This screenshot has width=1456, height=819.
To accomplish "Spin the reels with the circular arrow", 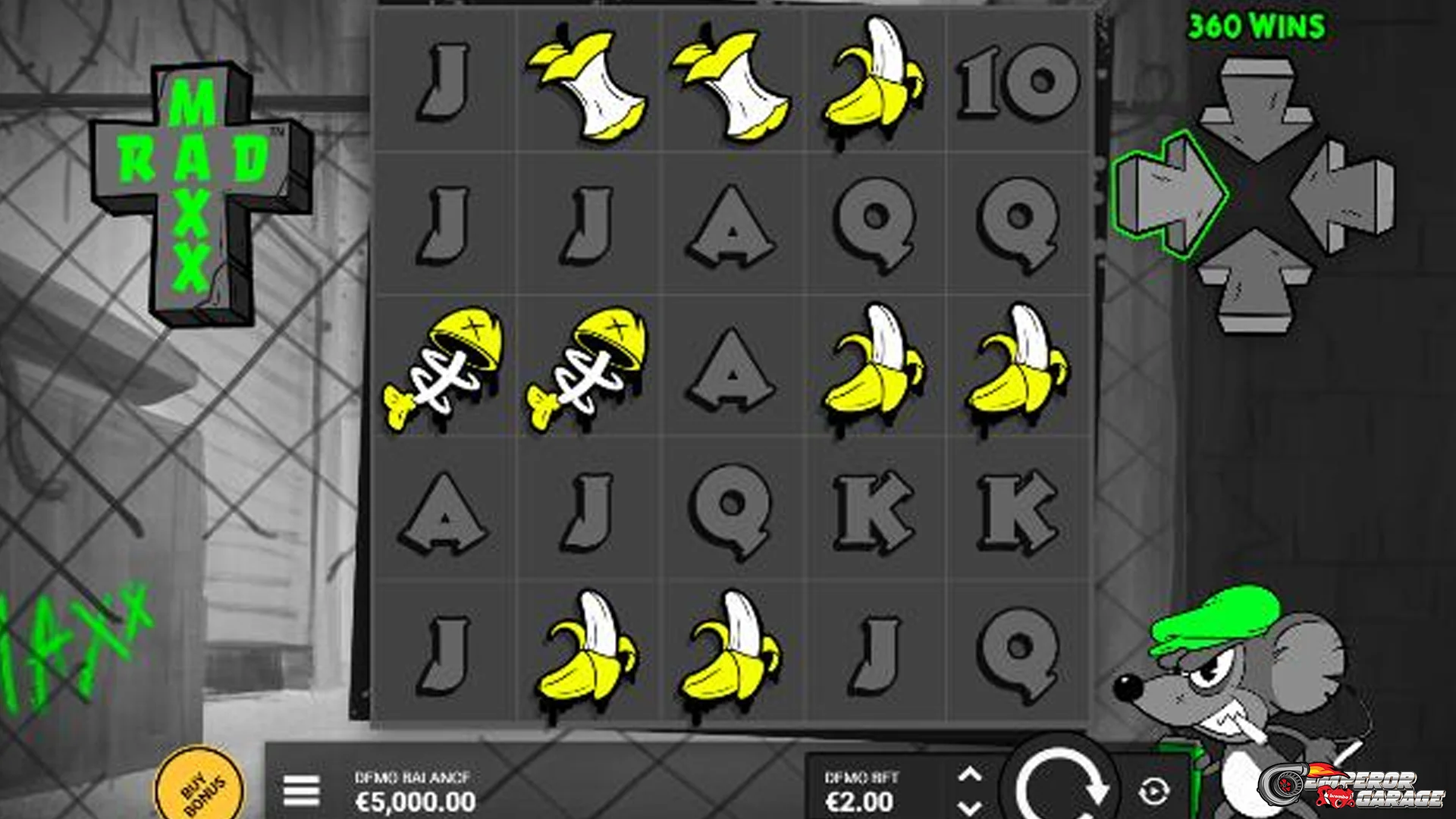I will tap(1059, 785).
